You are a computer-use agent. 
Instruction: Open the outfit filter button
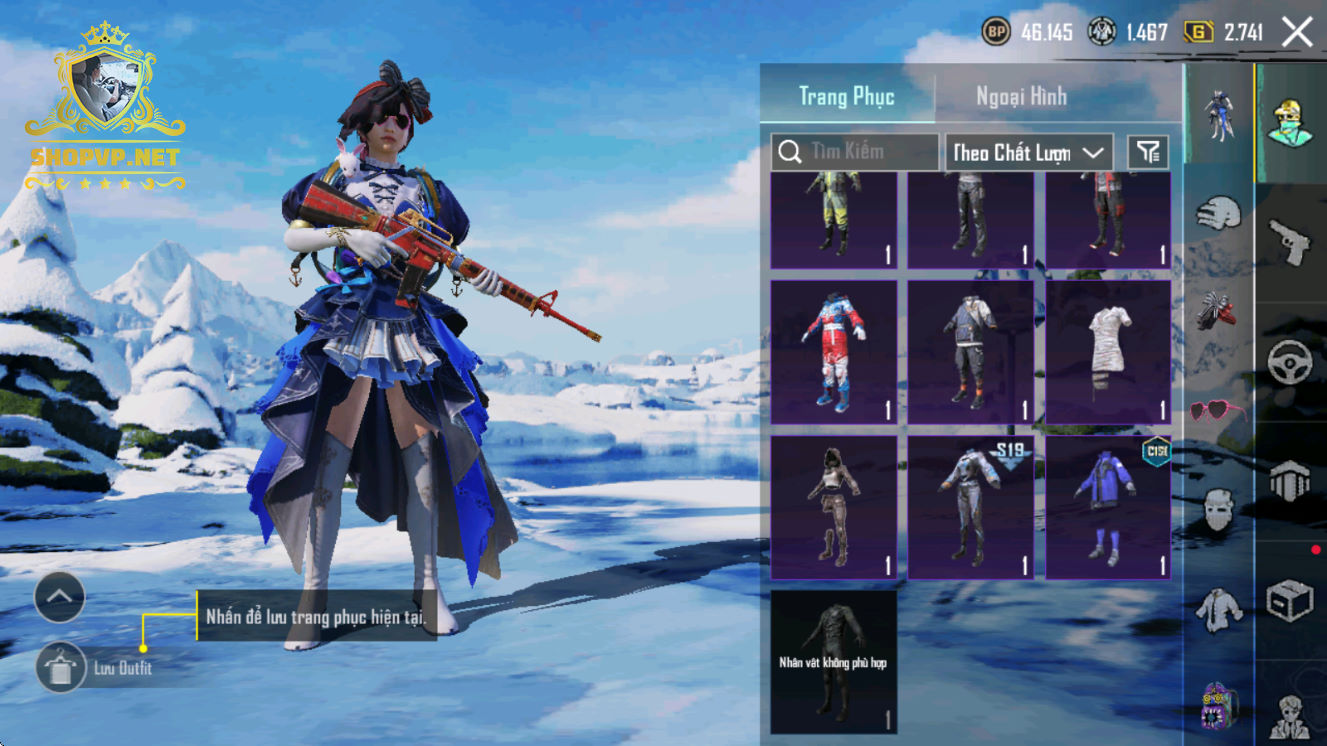tap(1148, 152)
